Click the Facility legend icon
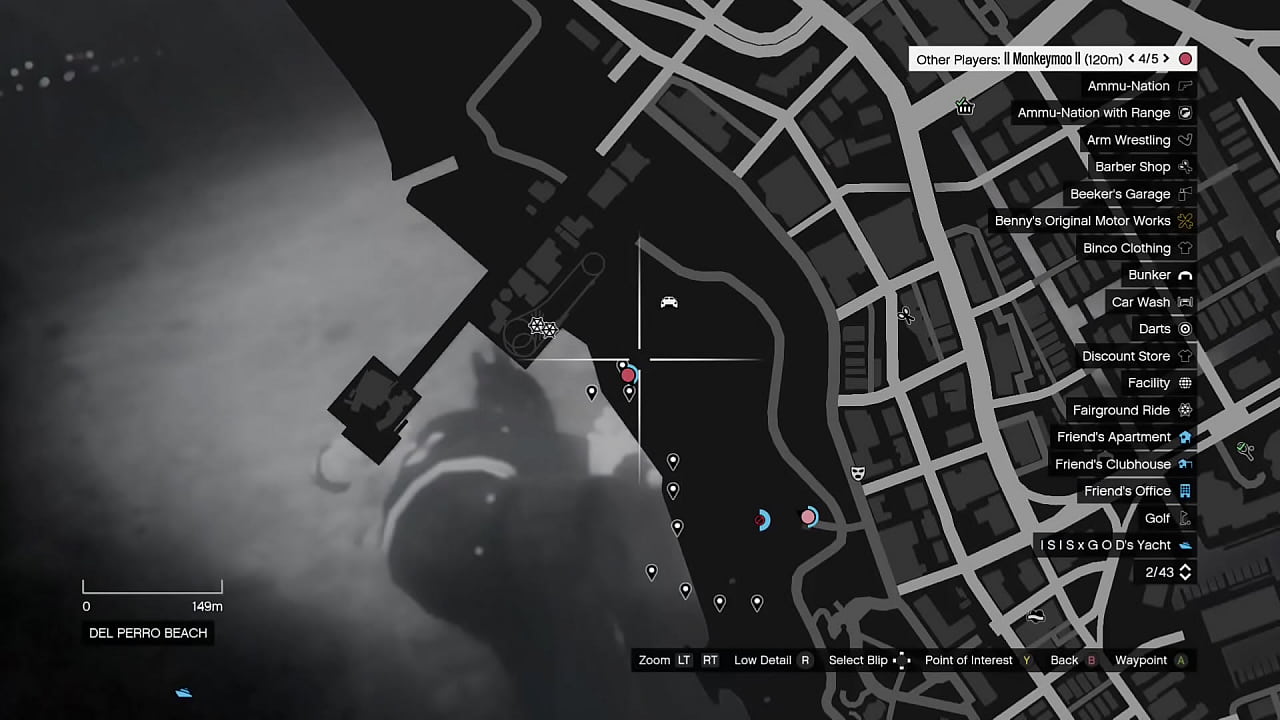1280x720 pixels. click(x=1185, y=383)
